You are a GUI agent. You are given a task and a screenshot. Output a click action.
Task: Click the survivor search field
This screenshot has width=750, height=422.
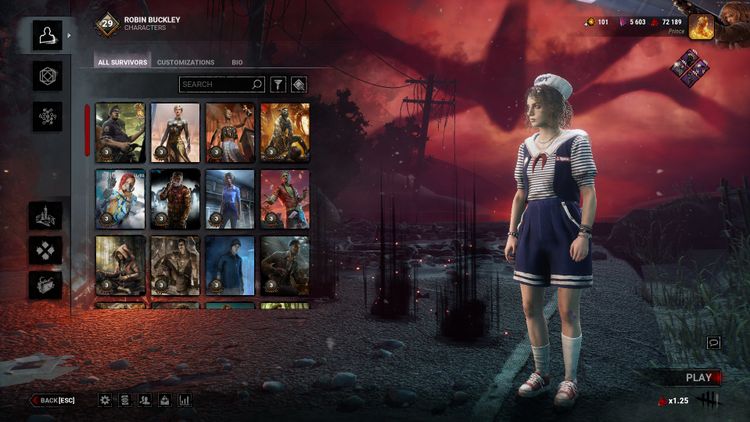click(221, 85)
